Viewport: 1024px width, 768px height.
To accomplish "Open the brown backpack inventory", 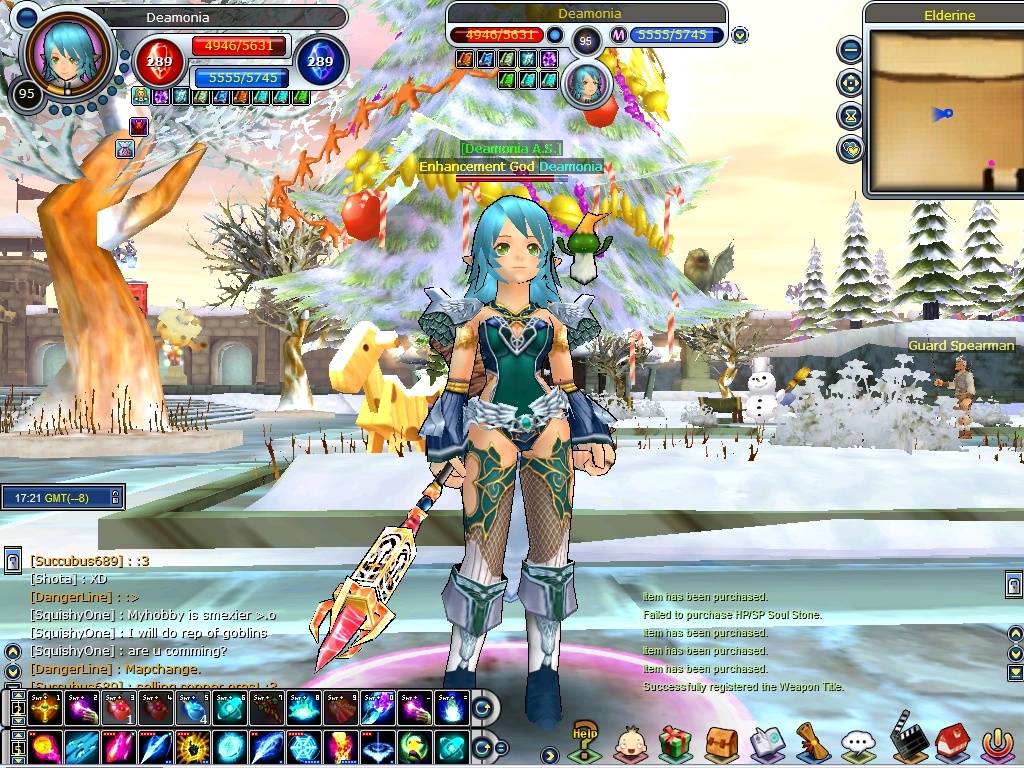I will click(x=721, y=744).
